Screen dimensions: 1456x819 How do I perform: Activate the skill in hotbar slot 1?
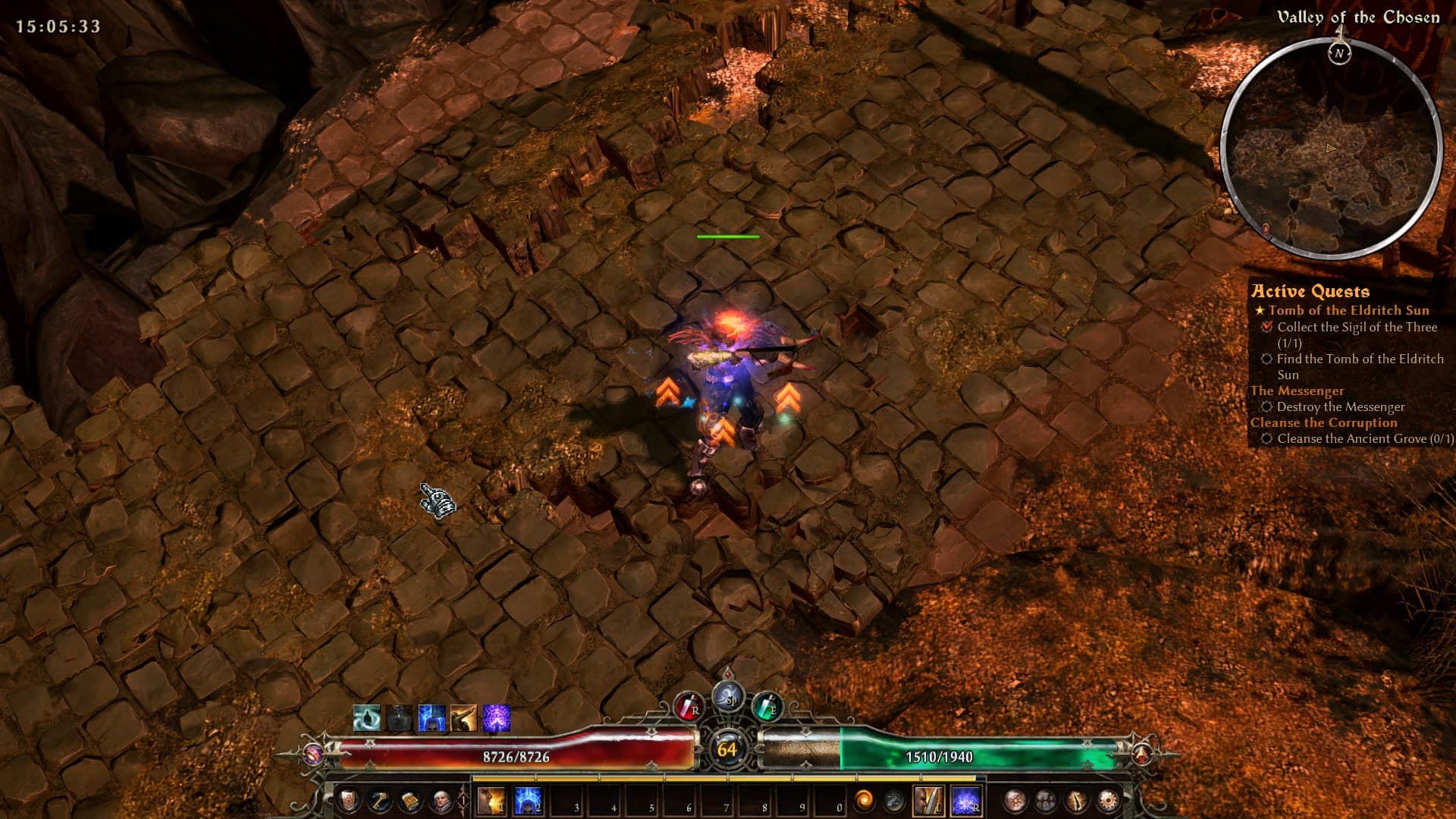tap(491, 801)
